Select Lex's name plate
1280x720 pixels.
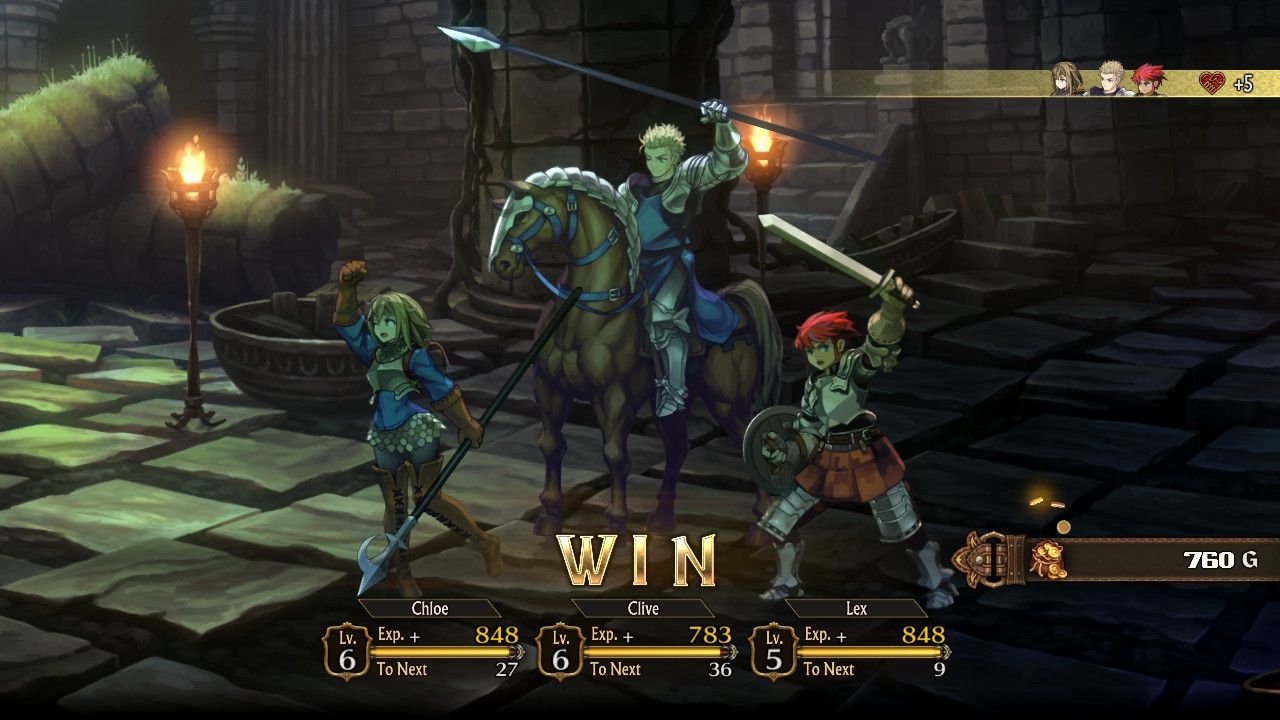tap(856, 608)
